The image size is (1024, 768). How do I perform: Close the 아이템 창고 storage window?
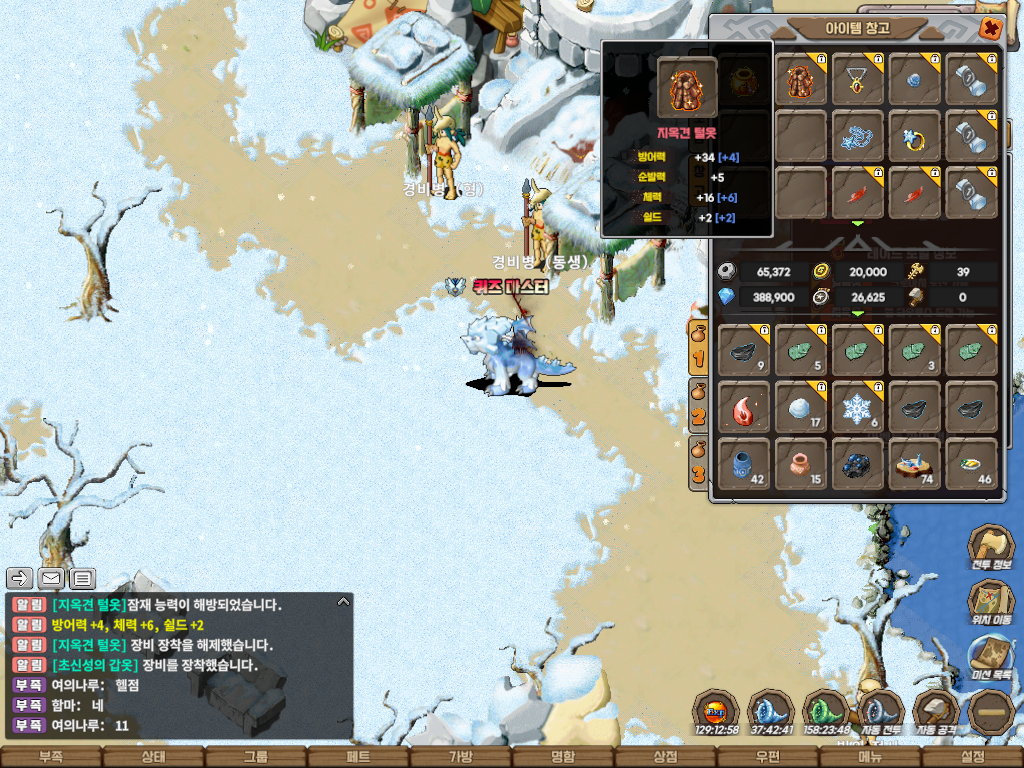991,28
